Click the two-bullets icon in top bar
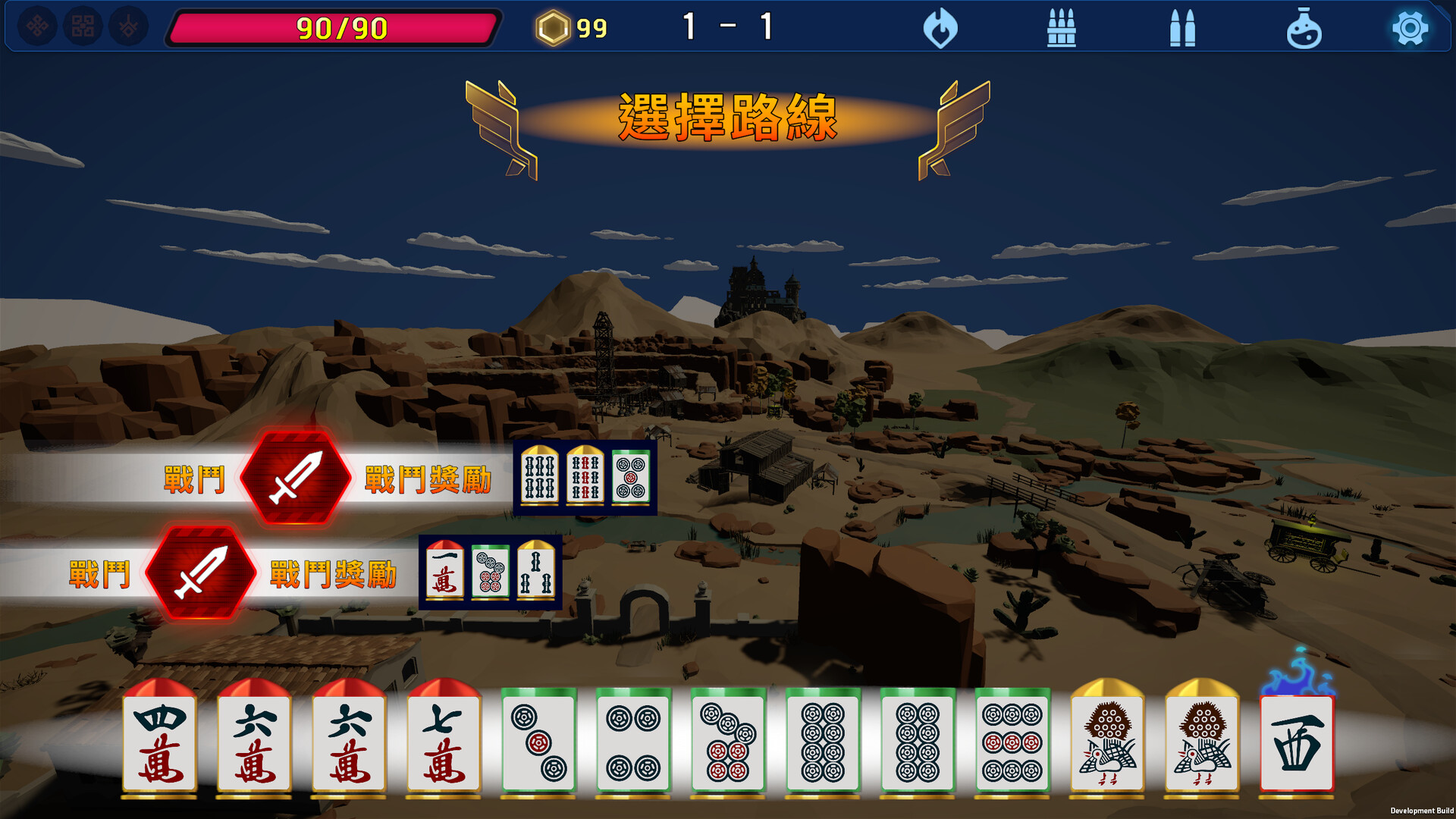This screenshot has width=1456, height=819. (1182, 29)
